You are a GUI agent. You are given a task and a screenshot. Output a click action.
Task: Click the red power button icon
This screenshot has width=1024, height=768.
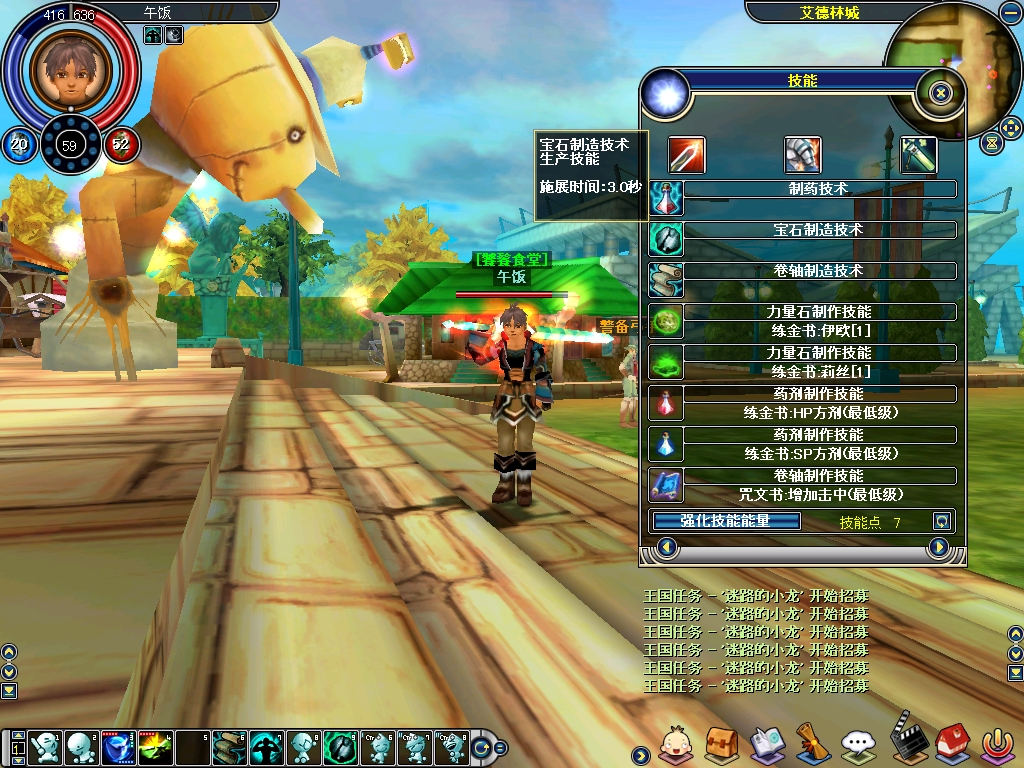pyautogui.click(x=996, y=743)
